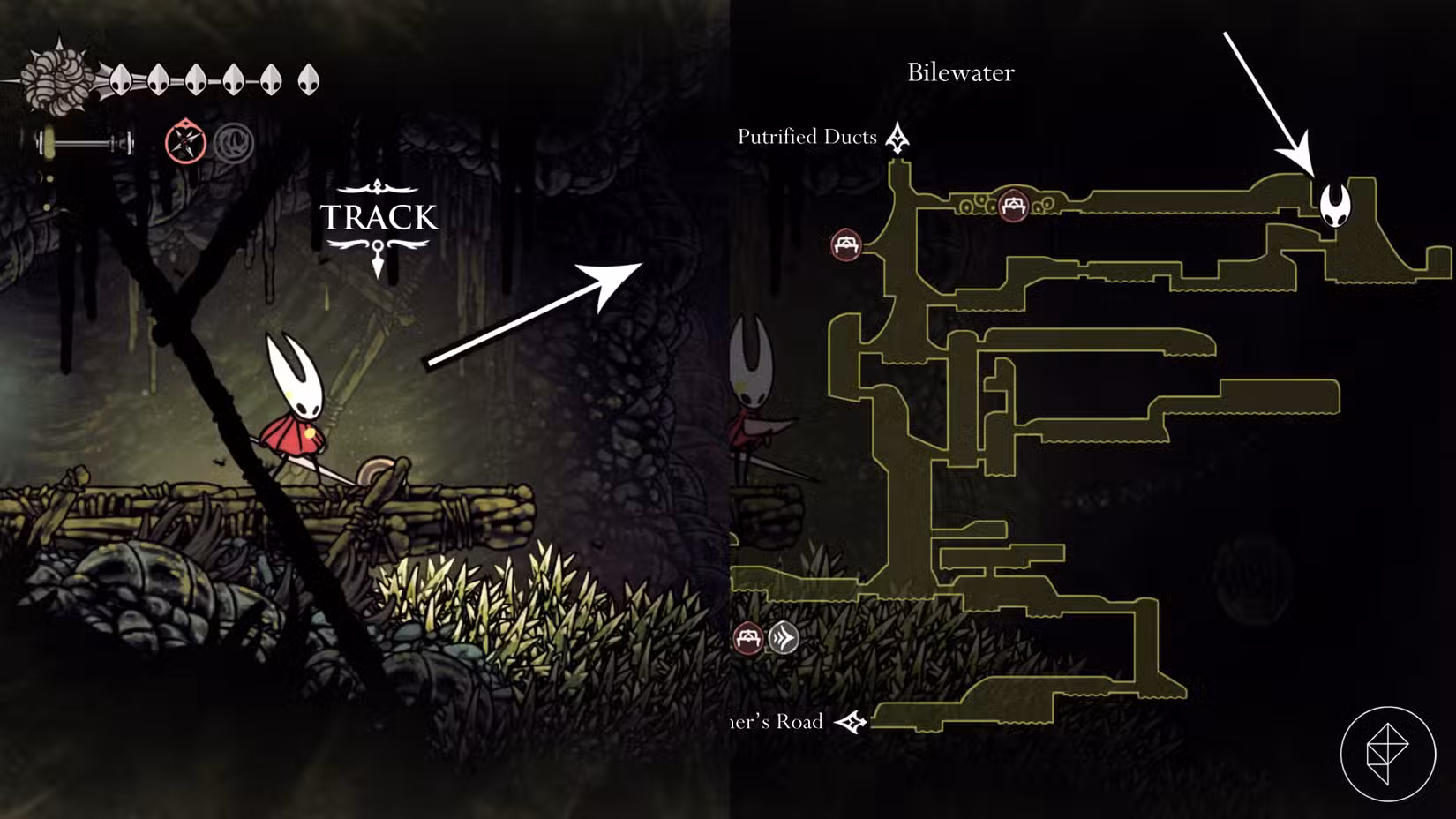Click Hornet's white face marker on the map
The image size is (1456, 819).
coord(1338,207)
